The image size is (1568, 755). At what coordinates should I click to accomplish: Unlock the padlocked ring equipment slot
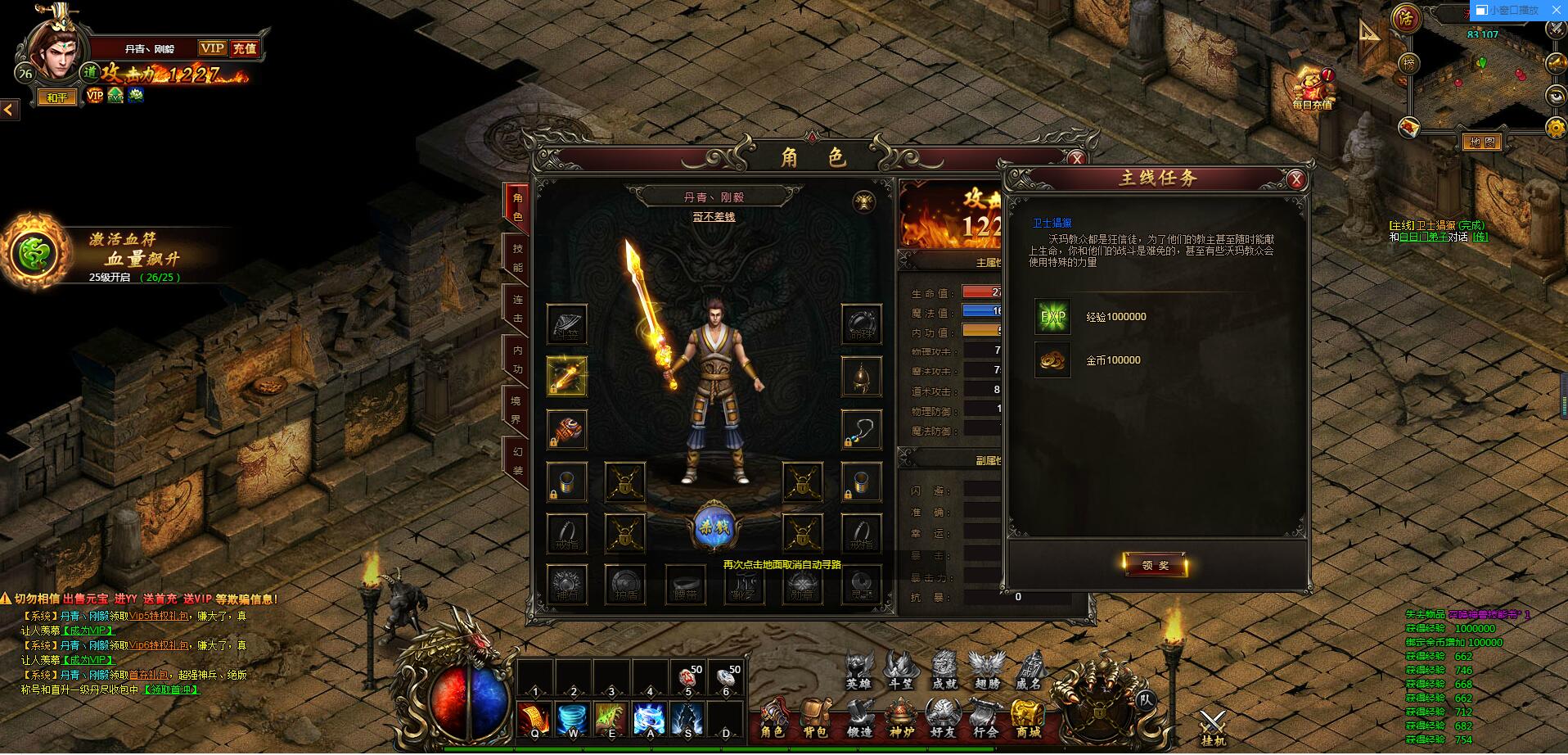point(624,532)
